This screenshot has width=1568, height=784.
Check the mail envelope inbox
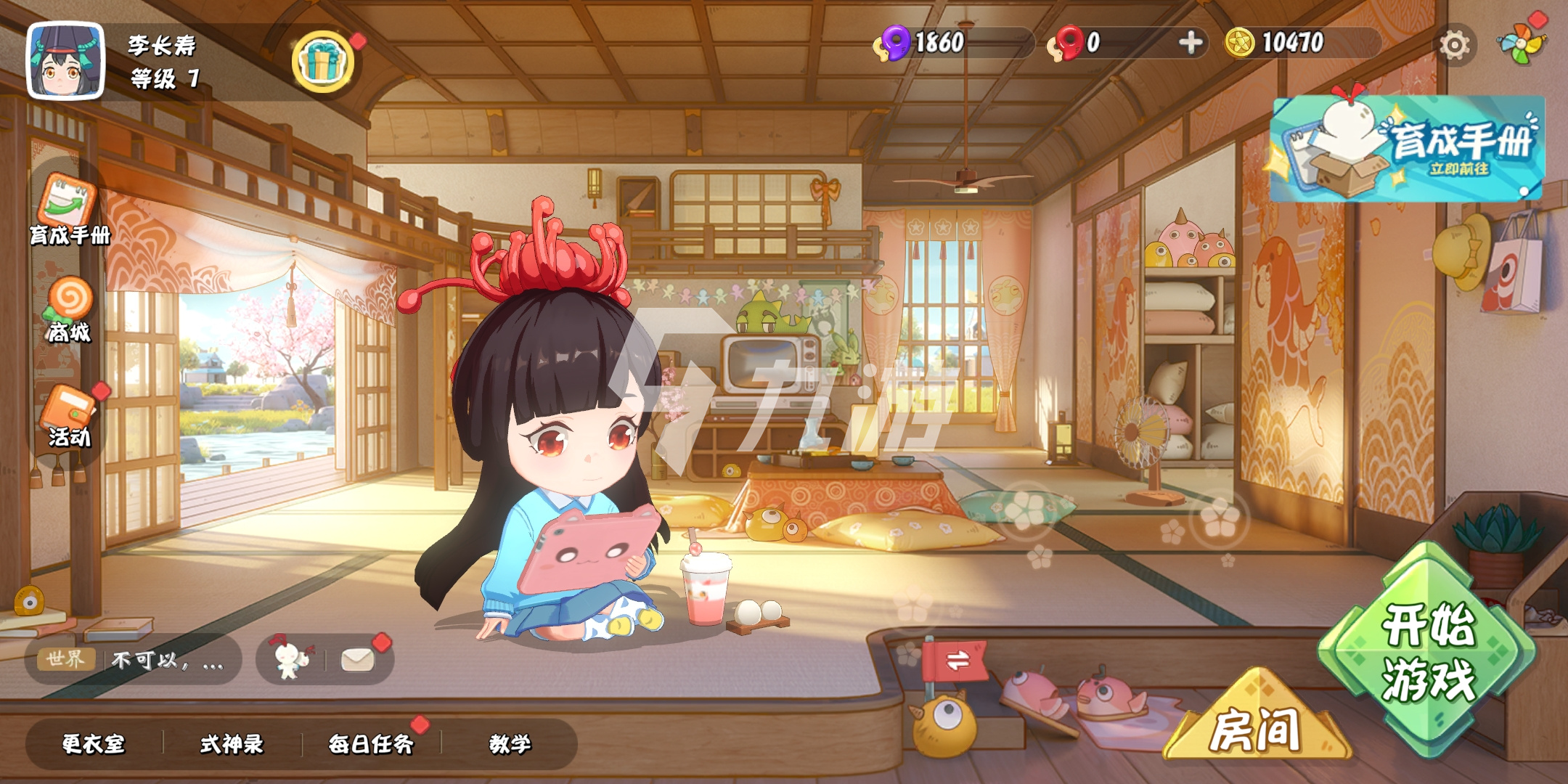point(358,659)
